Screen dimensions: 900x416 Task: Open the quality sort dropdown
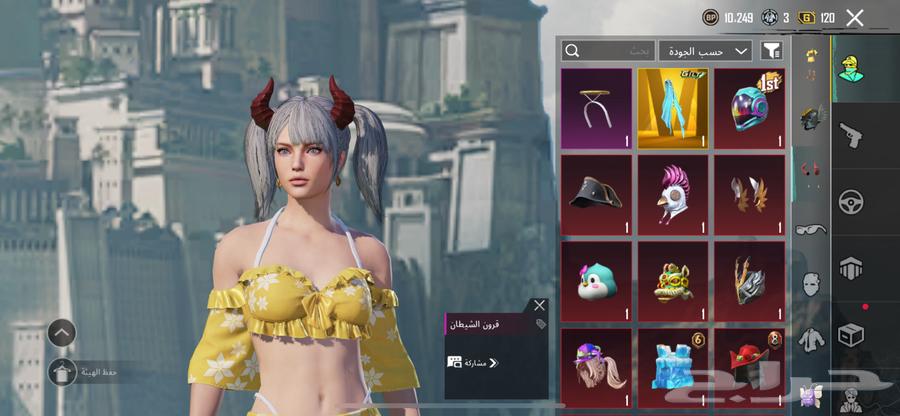coord(705,50)
